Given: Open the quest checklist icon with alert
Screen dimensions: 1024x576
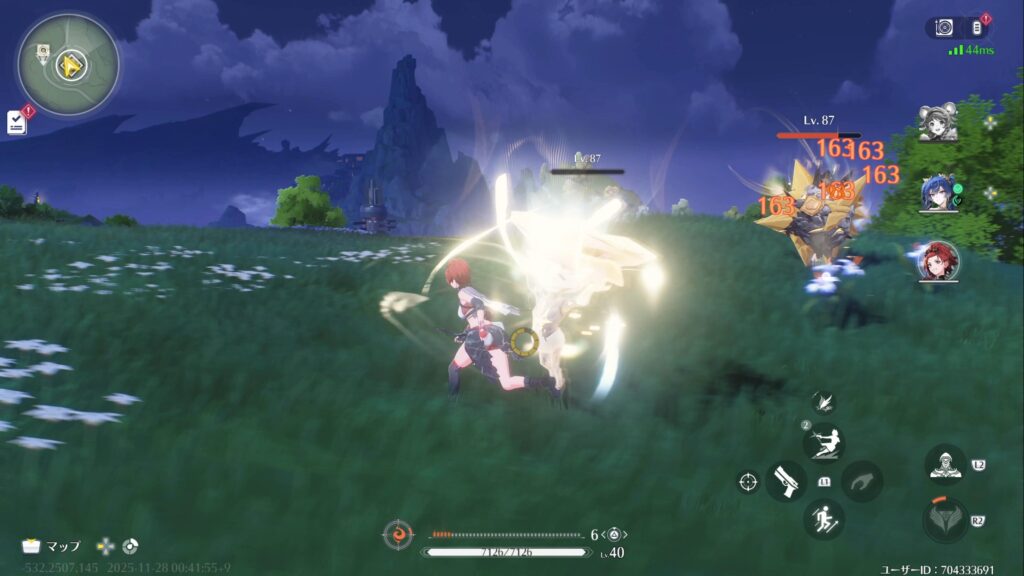Looking at the screenshot, I should (17, 121).
